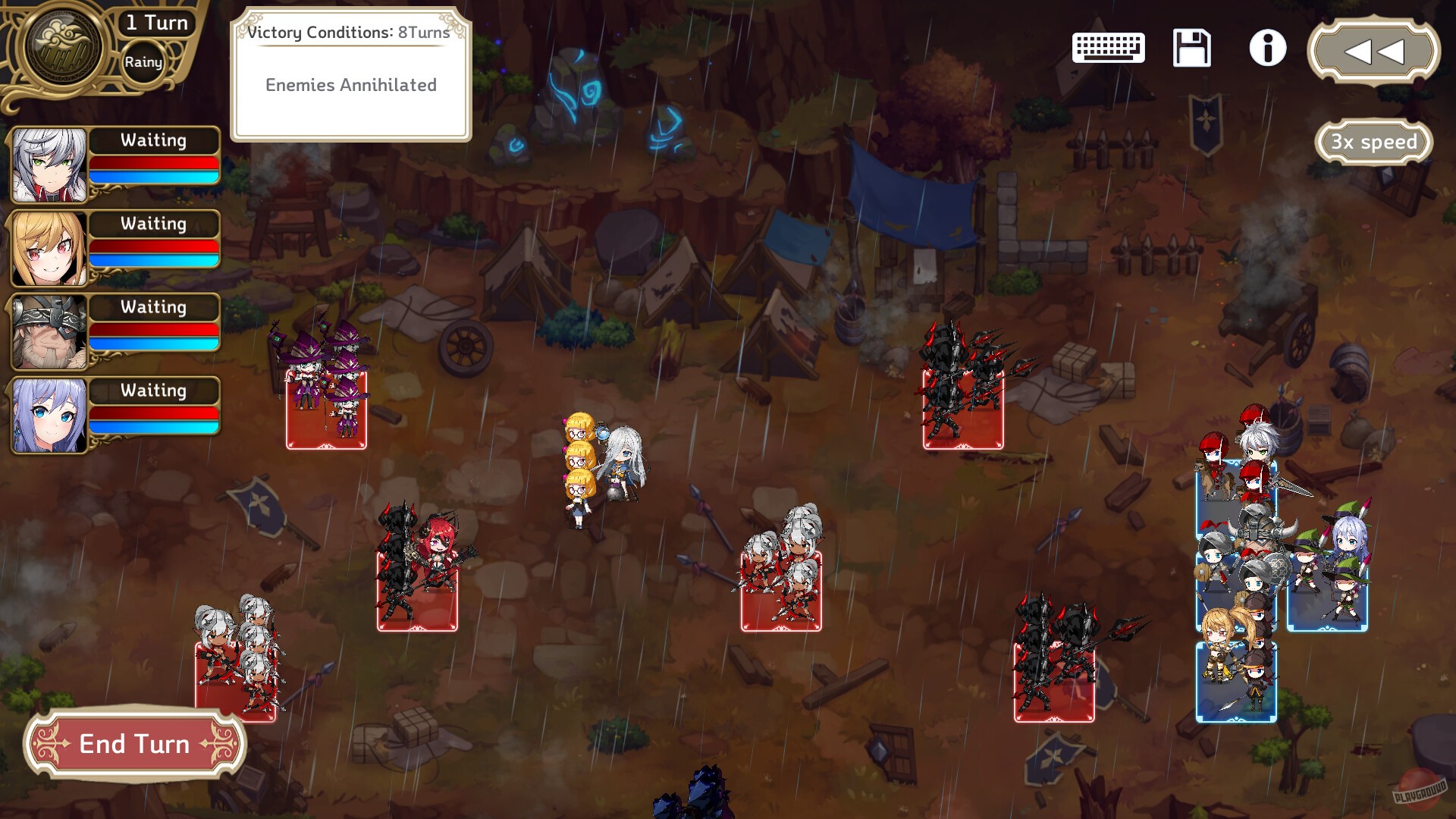Image resolution: width=1456 pixels, height=819 pixels.
Task: Click the Enemies Annihilated objective text
Action: tap(351, 85)
